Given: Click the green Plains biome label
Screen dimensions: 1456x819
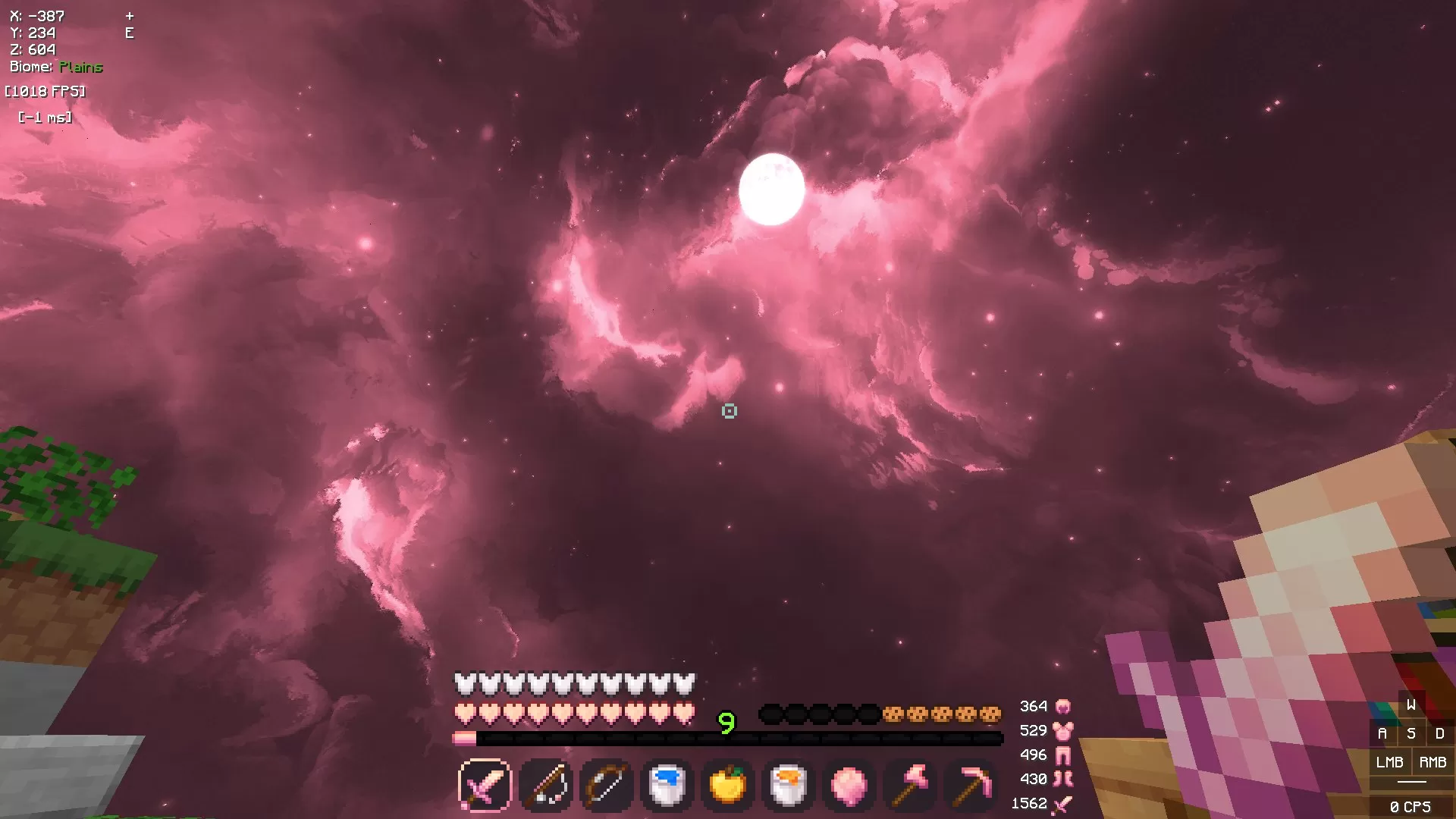Looking at the screenshot, I should (x=80, y=67).
